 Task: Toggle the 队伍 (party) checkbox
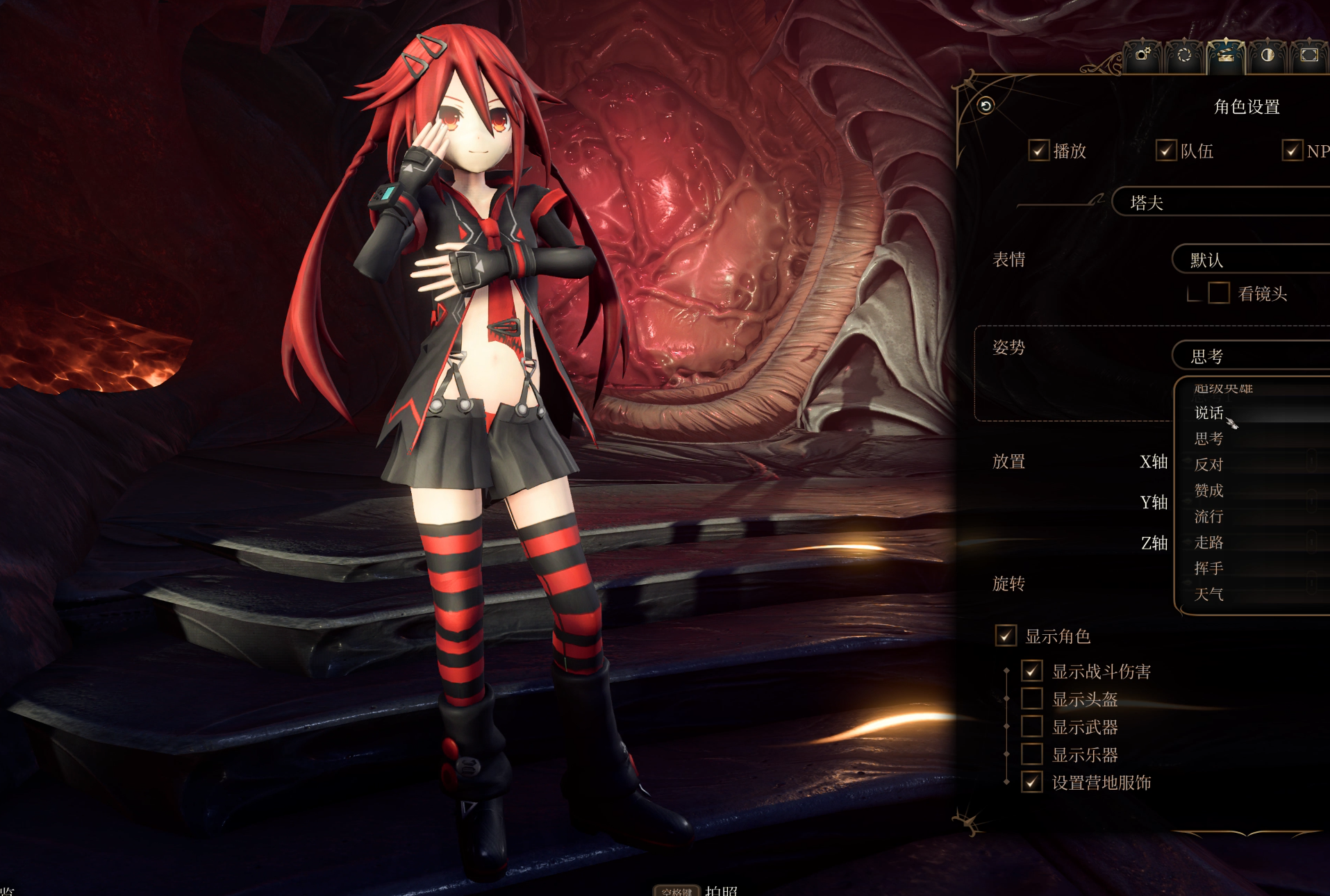pos(1165,151)
